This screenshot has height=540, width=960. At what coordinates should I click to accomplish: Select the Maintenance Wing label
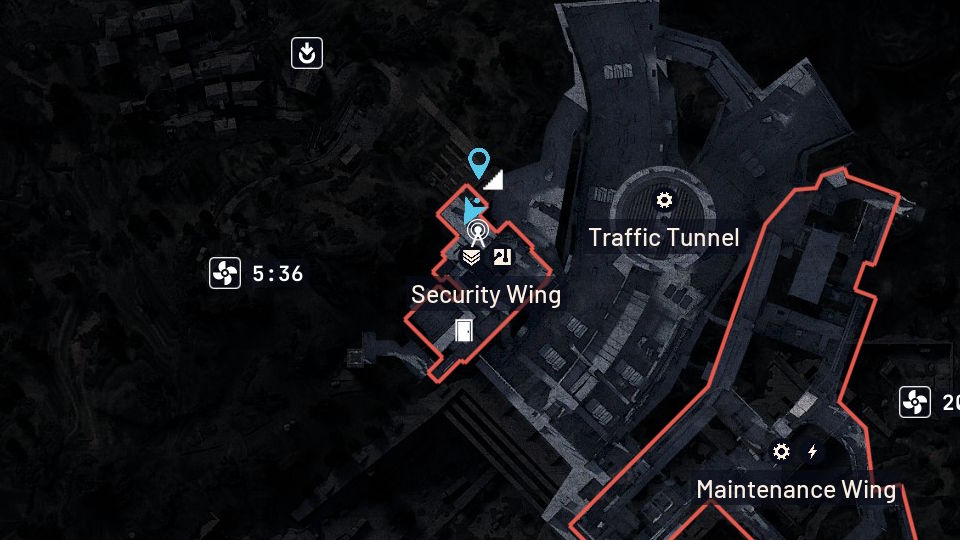click(796, 489)
